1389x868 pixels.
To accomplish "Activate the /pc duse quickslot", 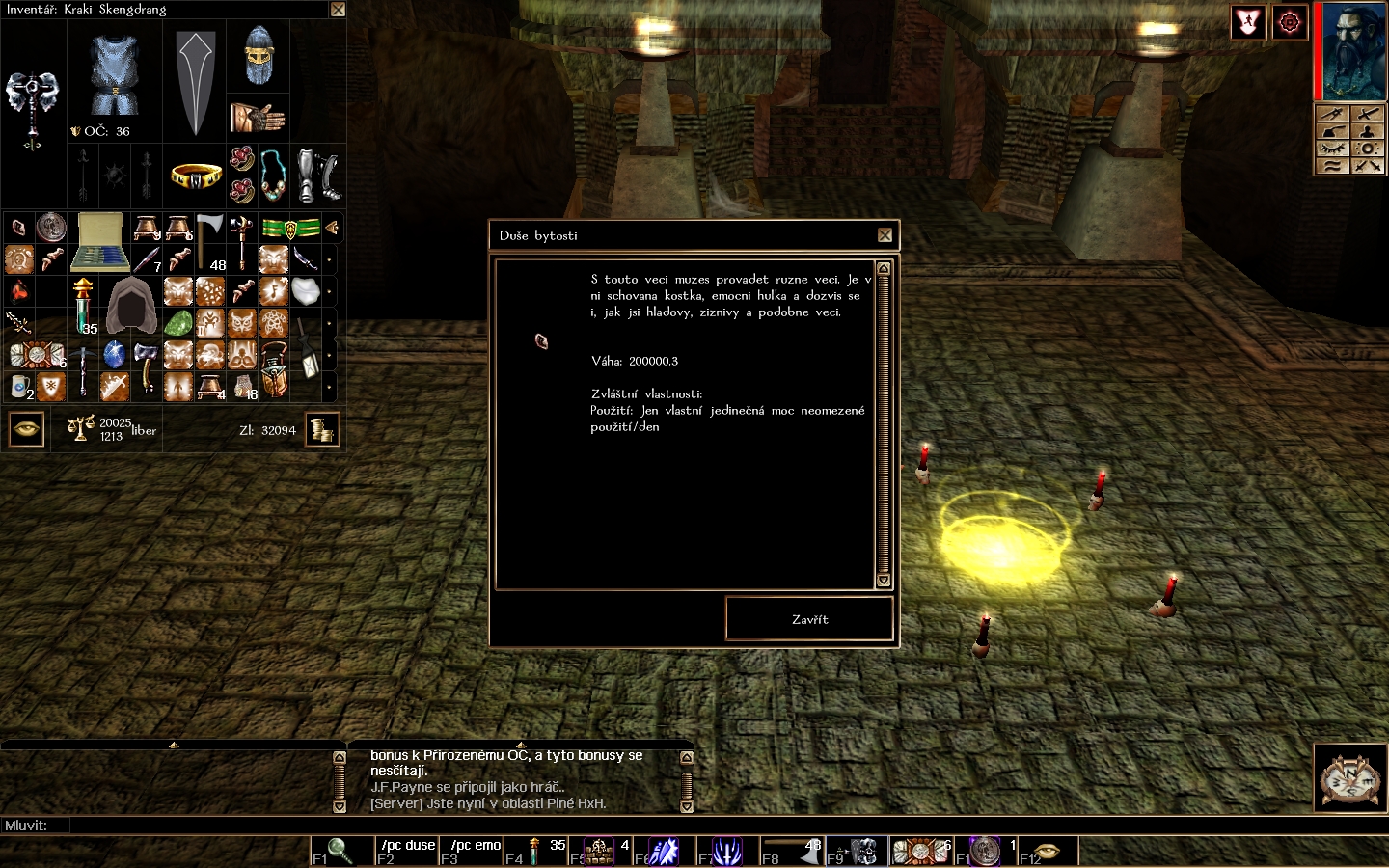I will [x=407, y=851].
